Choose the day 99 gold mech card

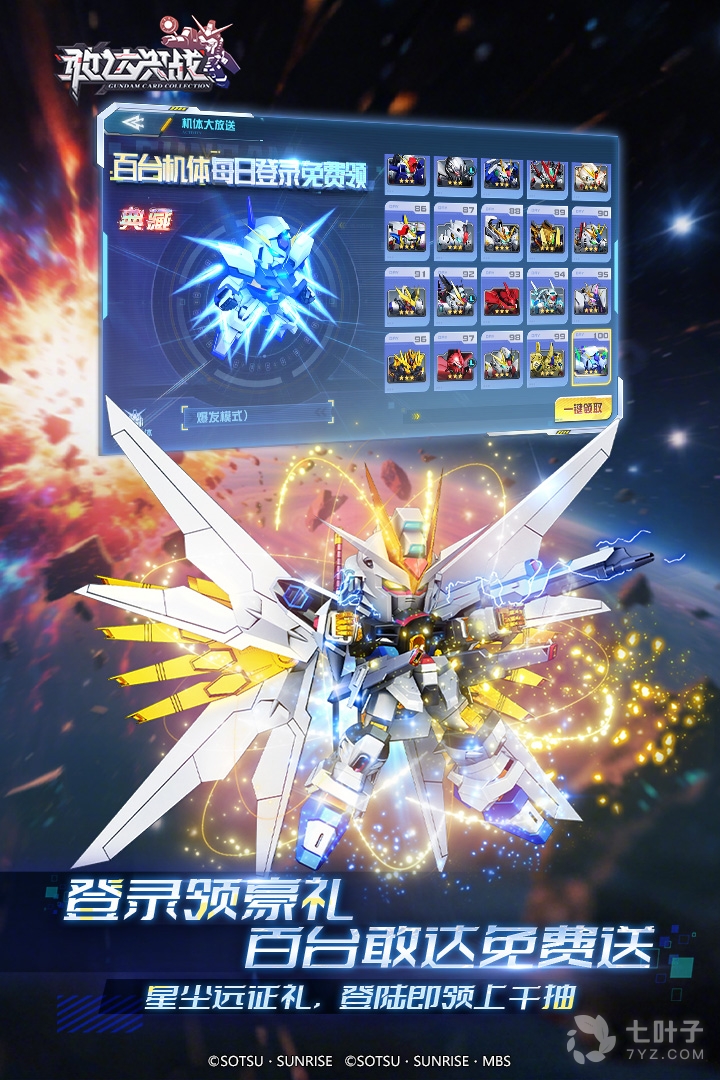coord(547,361)
